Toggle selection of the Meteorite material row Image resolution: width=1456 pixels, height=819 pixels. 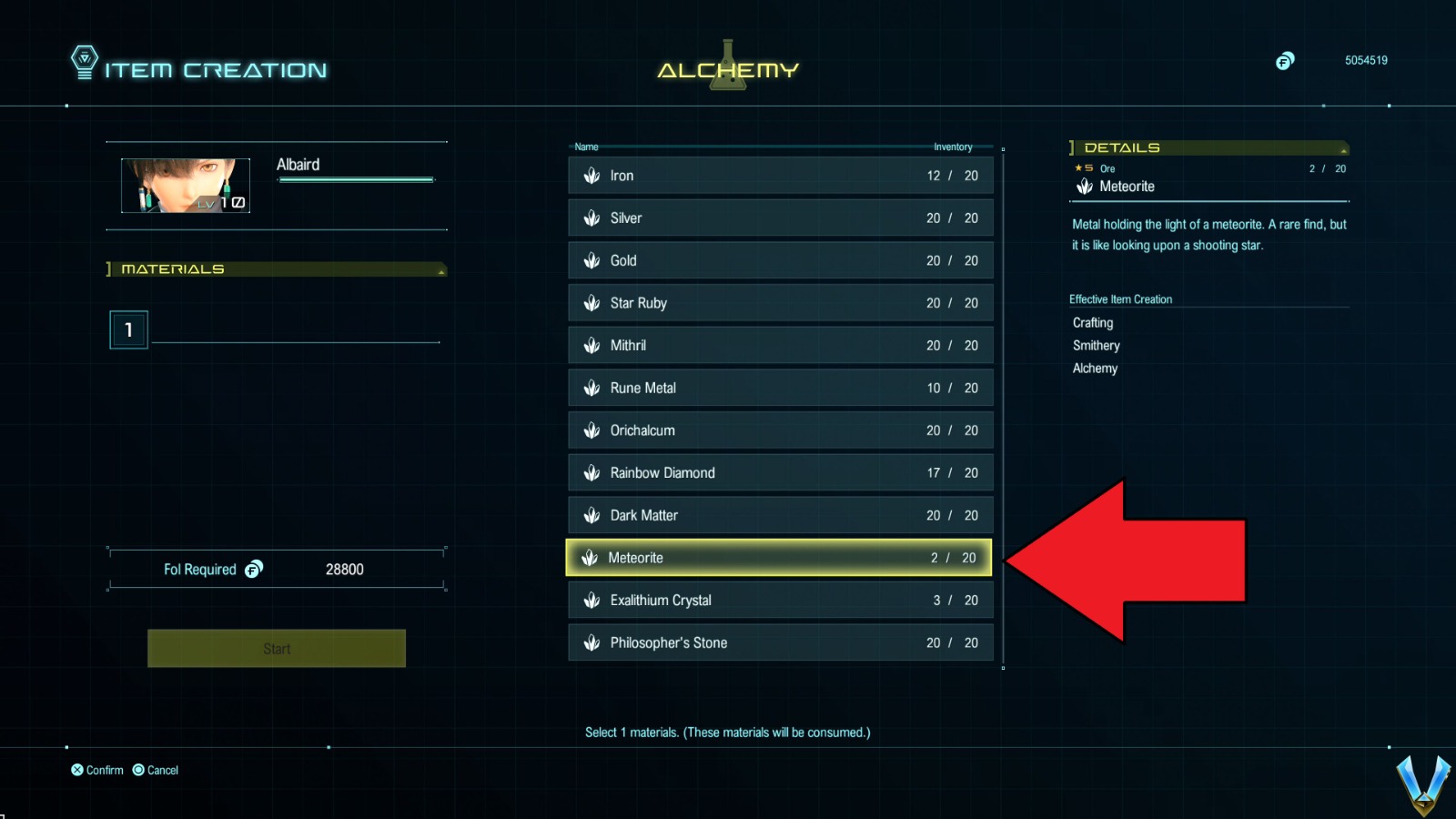[778, 558]
